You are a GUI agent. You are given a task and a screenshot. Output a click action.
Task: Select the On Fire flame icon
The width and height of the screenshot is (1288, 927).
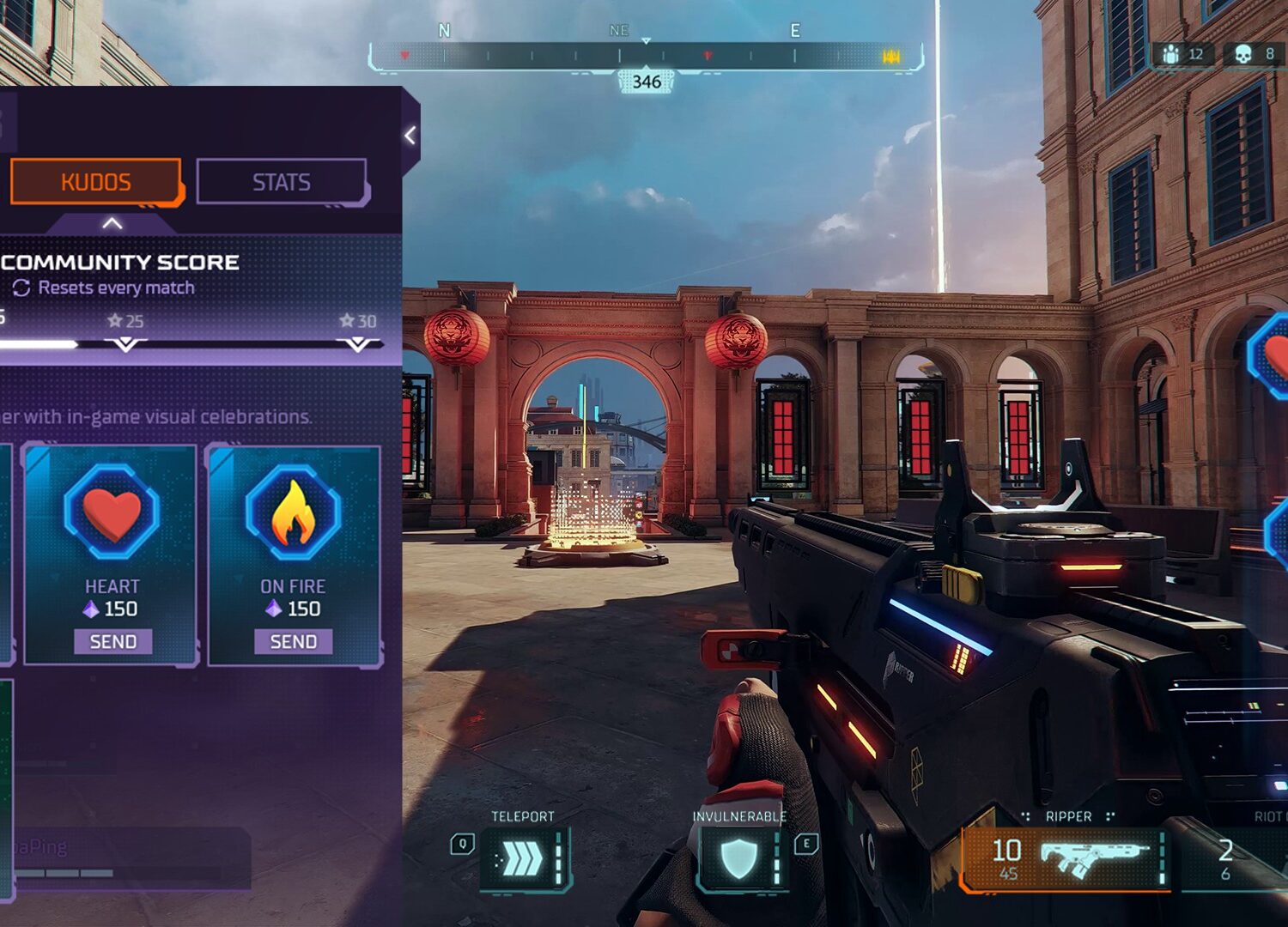[293, 513]
